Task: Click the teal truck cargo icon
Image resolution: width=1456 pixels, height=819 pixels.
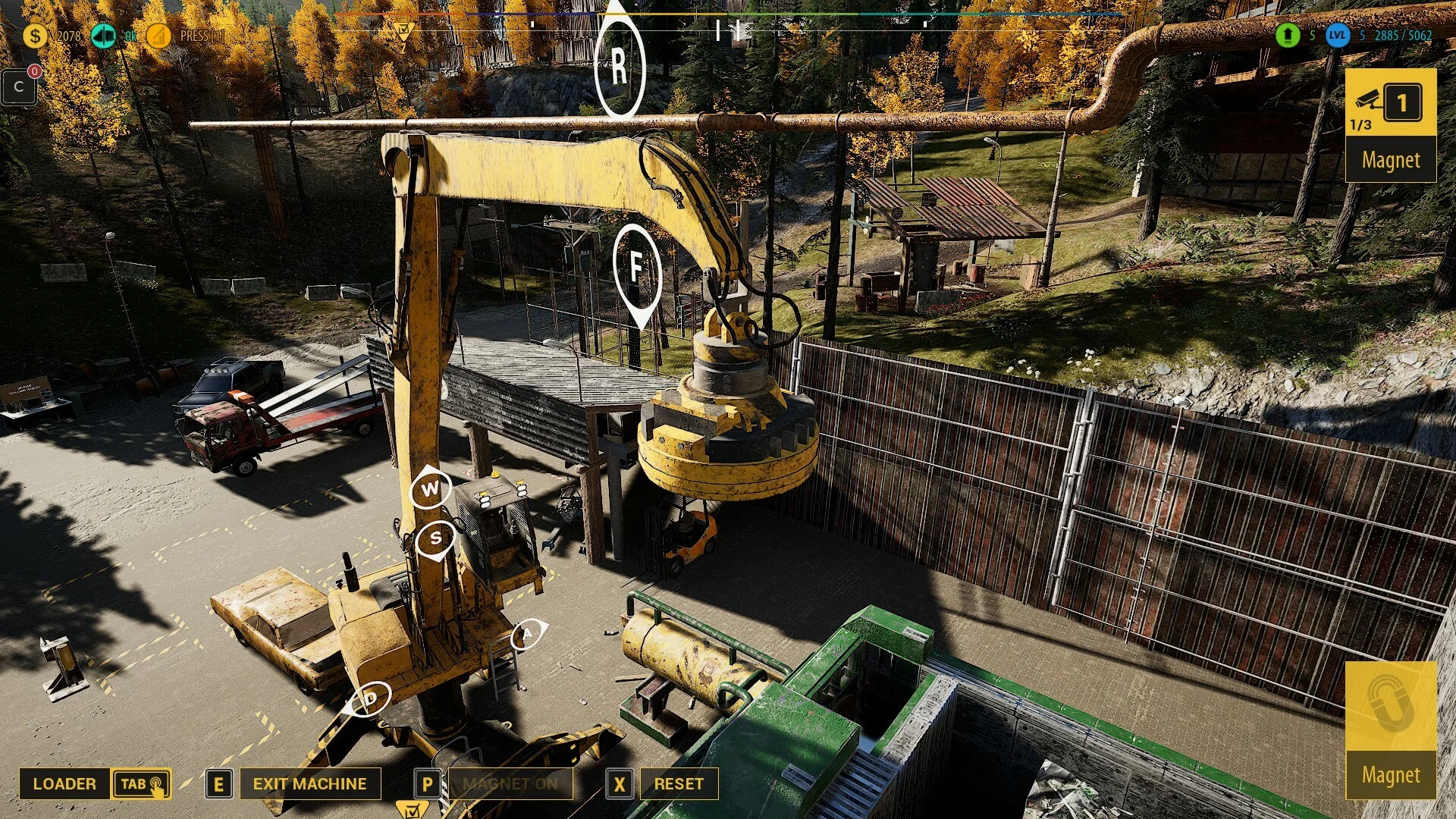Action: tap(103, 35)
